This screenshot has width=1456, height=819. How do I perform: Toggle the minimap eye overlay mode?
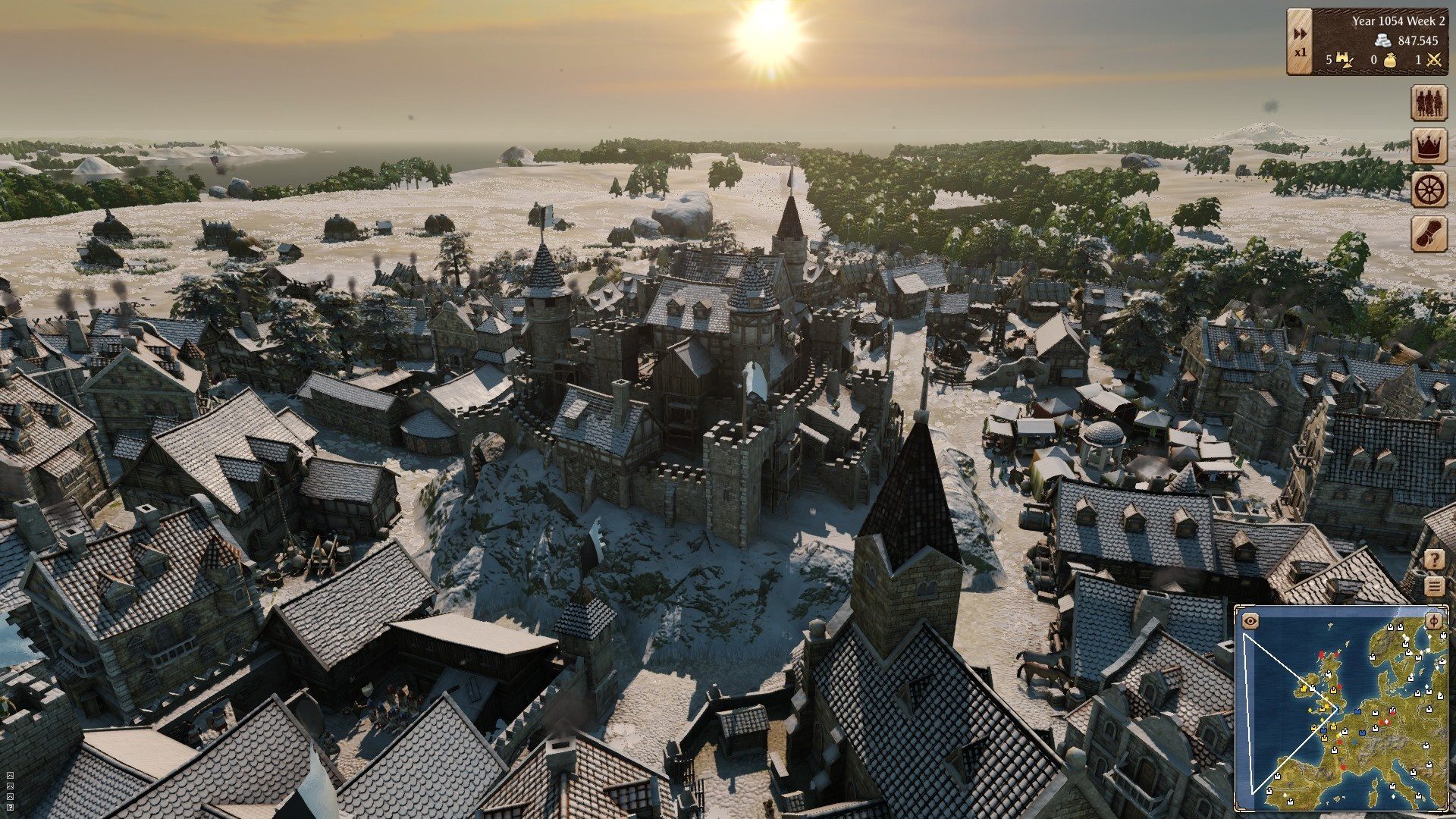pyautogui.click(x=1250, y=620)
